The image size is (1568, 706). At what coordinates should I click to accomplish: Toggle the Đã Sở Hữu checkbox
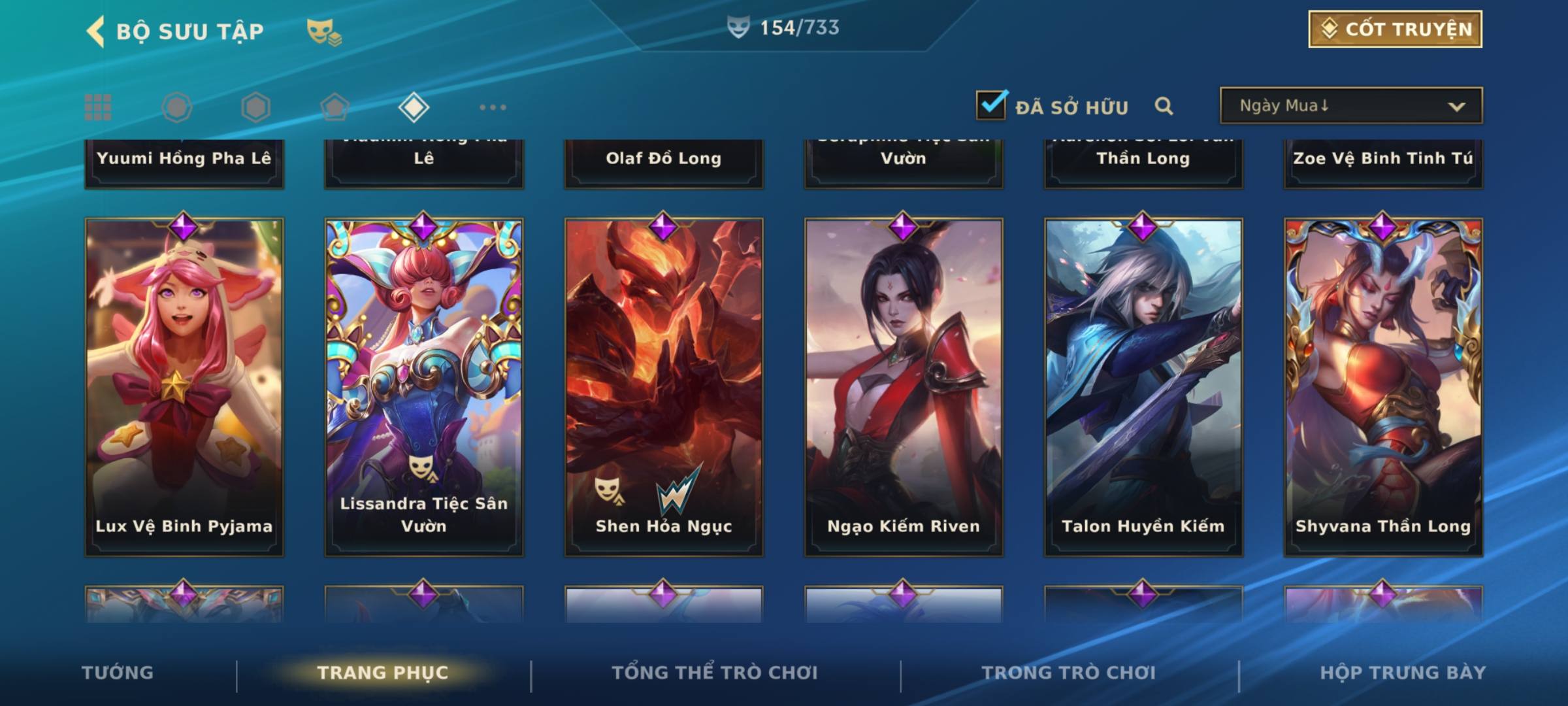pyautogui.click(x=991, y=105)
